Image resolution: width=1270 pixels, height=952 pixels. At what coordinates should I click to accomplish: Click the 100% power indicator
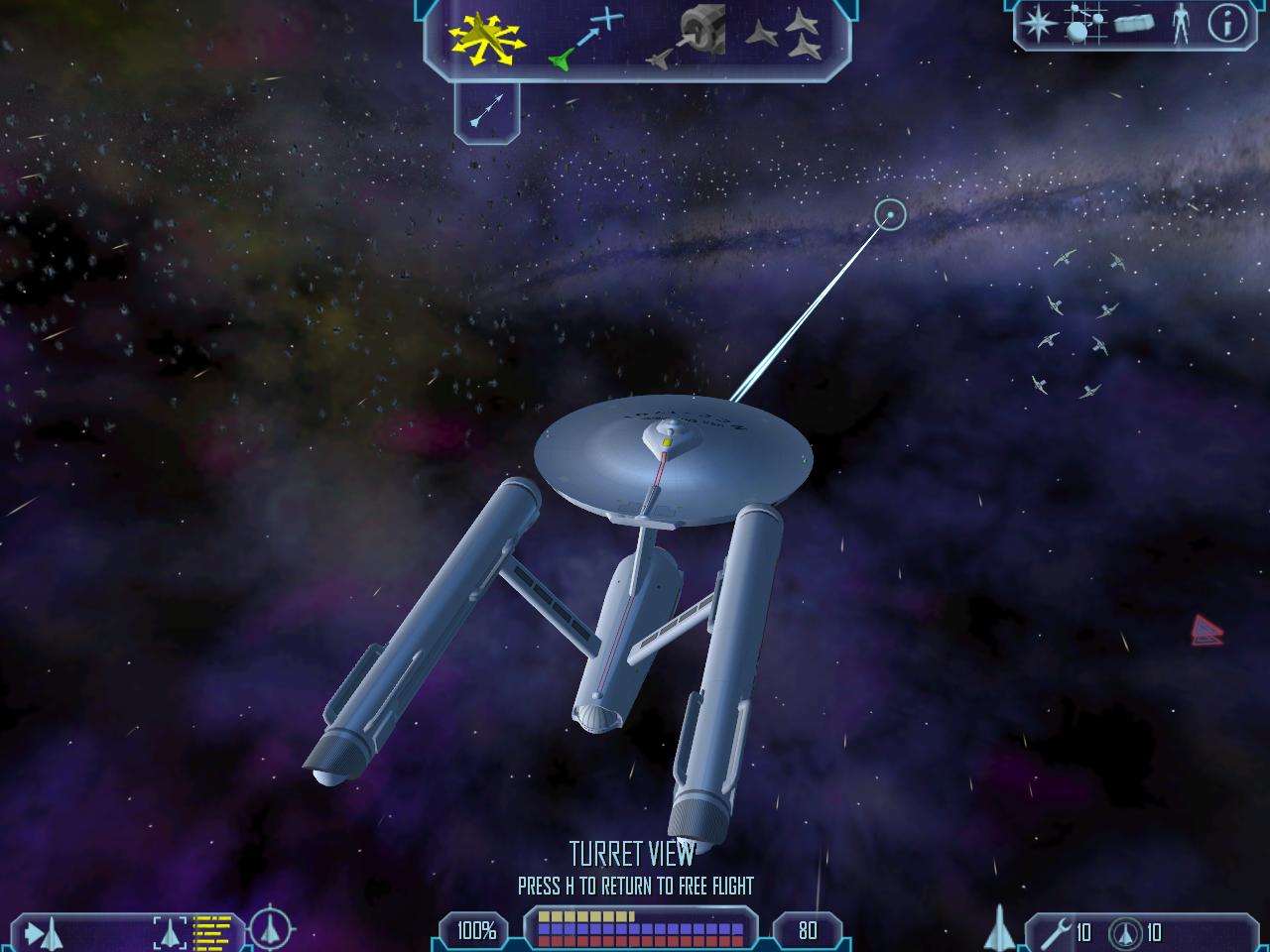tap(474, 930)
